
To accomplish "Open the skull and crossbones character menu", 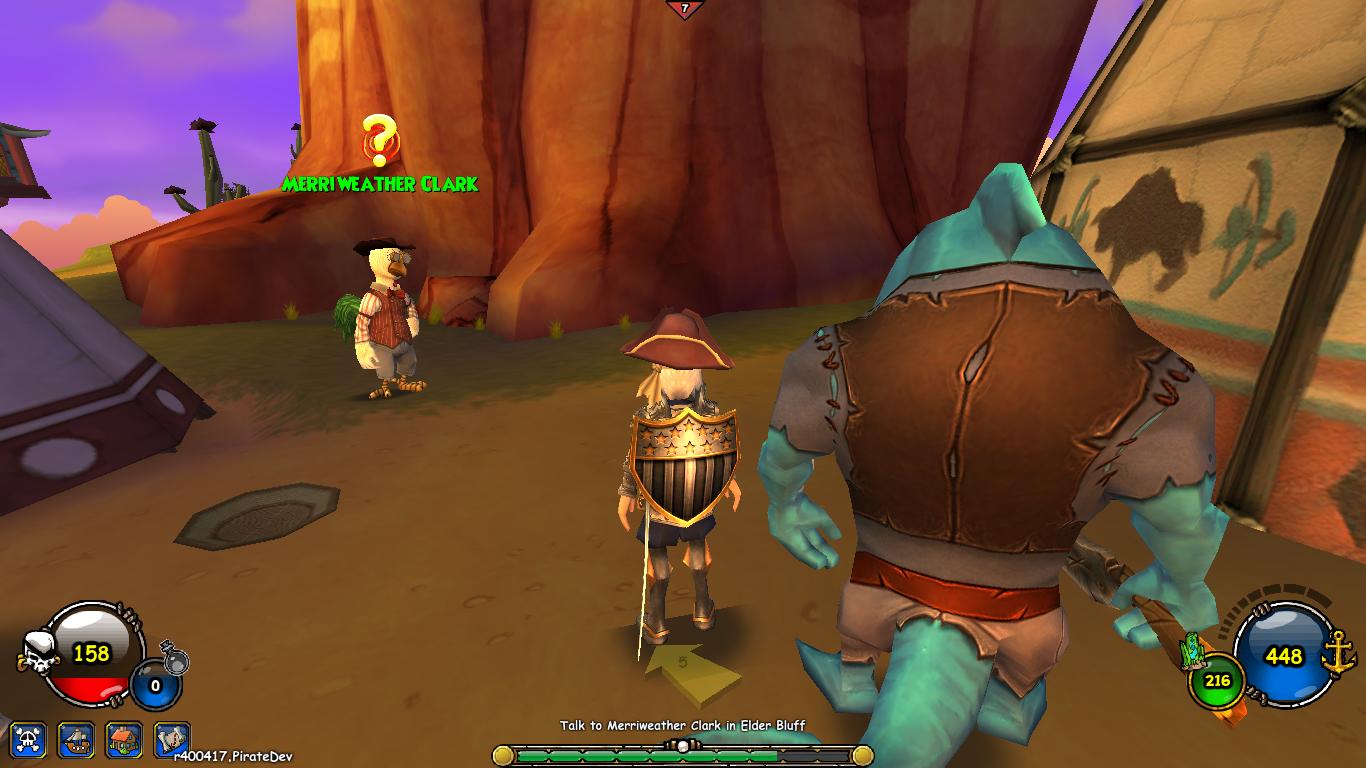I will pos(28,739).
